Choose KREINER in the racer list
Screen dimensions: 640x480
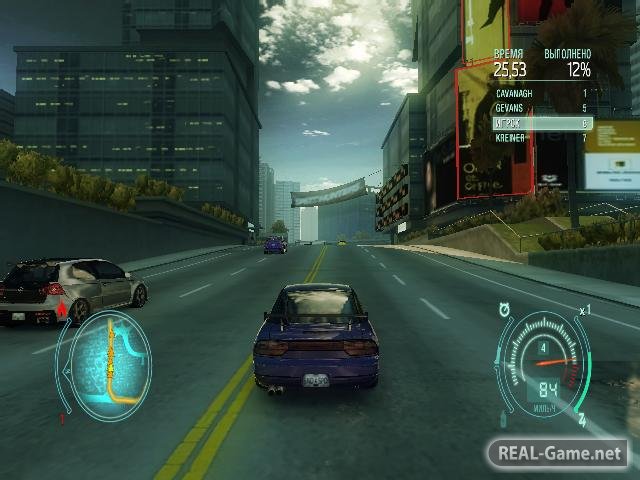(x=541, y=136)
